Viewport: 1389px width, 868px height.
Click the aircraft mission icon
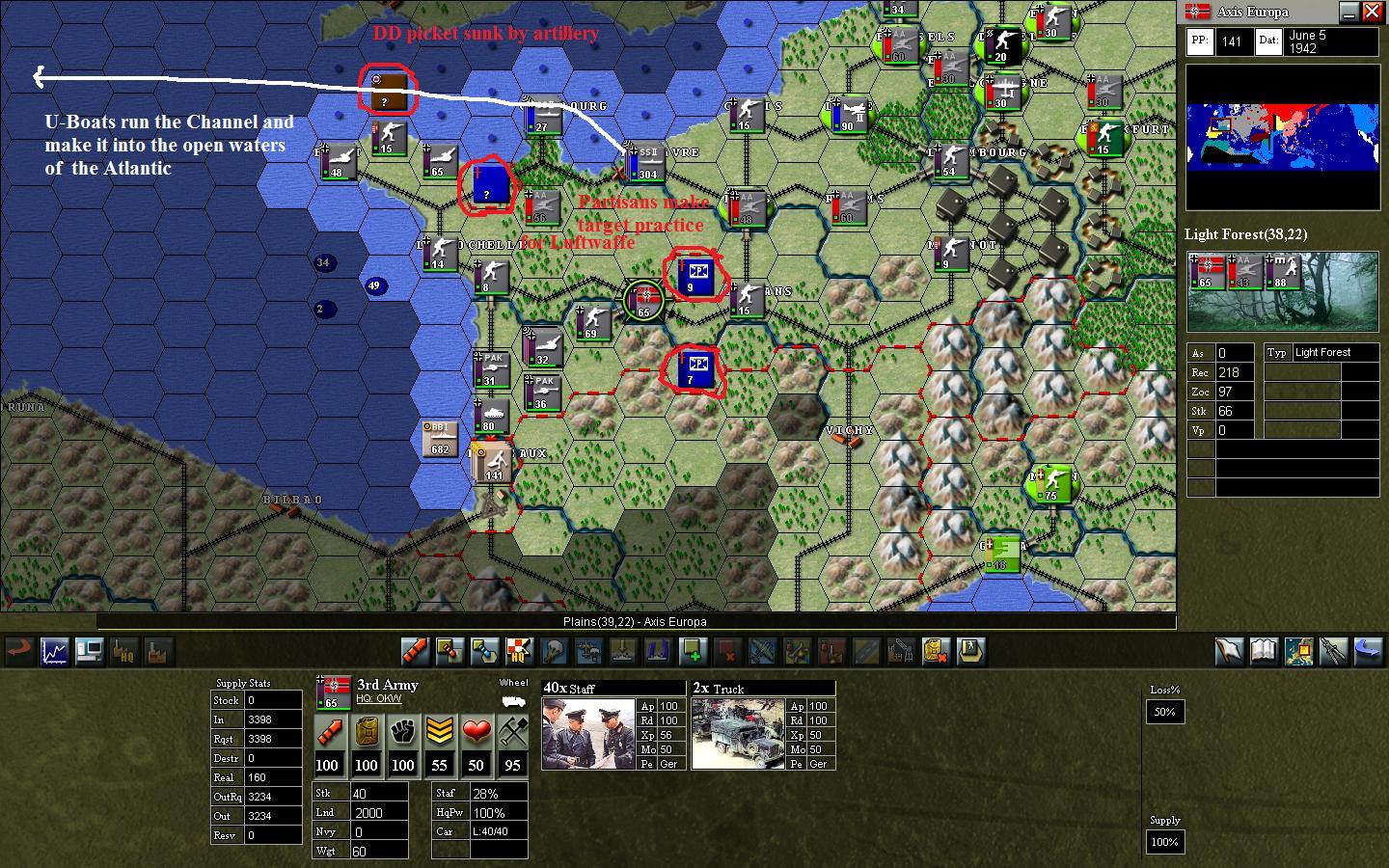coord(763,652)
